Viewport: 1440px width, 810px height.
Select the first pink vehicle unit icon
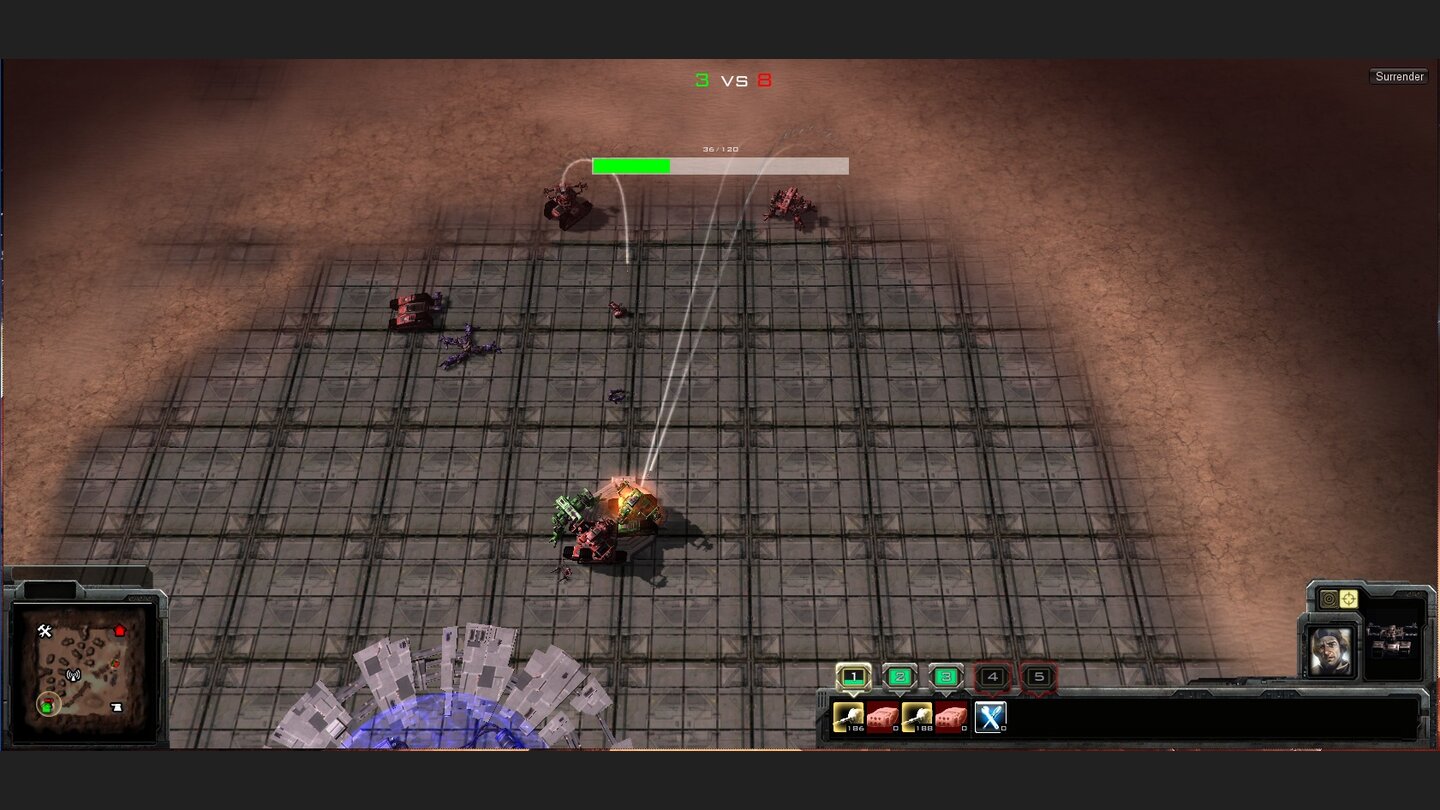[x=883, y=715]
